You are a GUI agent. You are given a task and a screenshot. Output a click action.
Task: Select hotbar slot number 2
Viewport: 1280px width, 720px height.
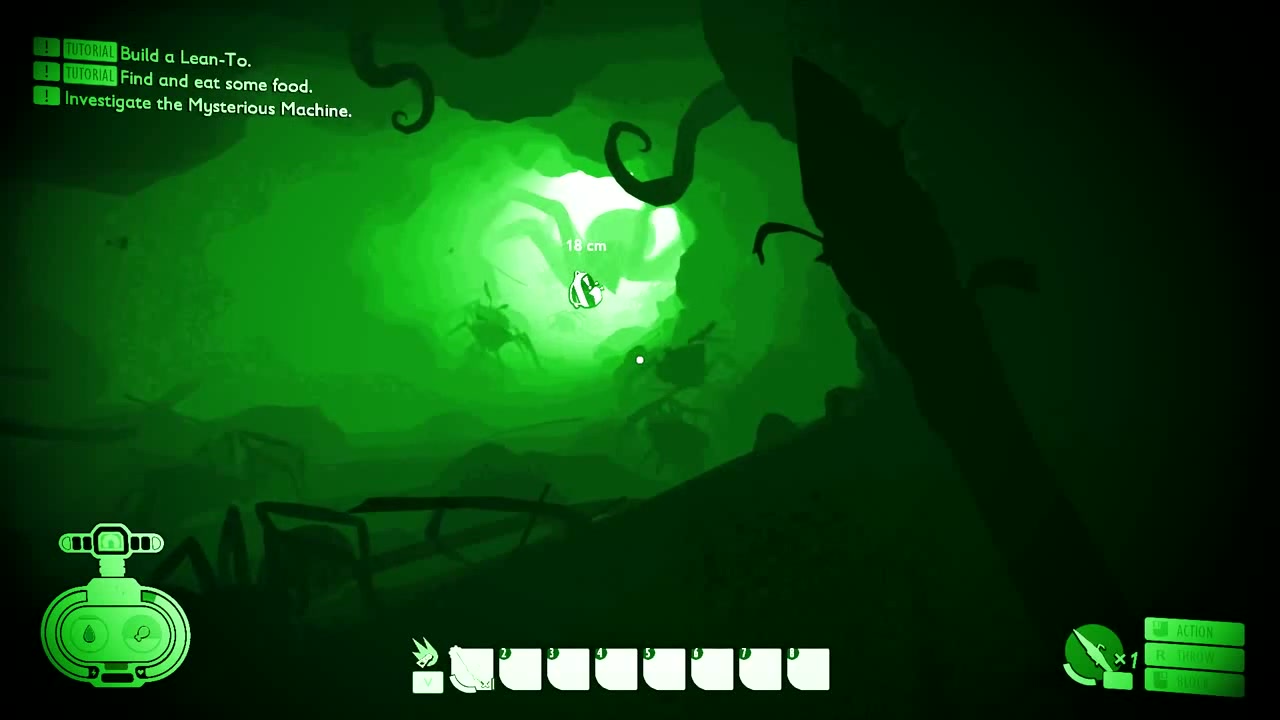pyautogui.click(x=520, y=669)
